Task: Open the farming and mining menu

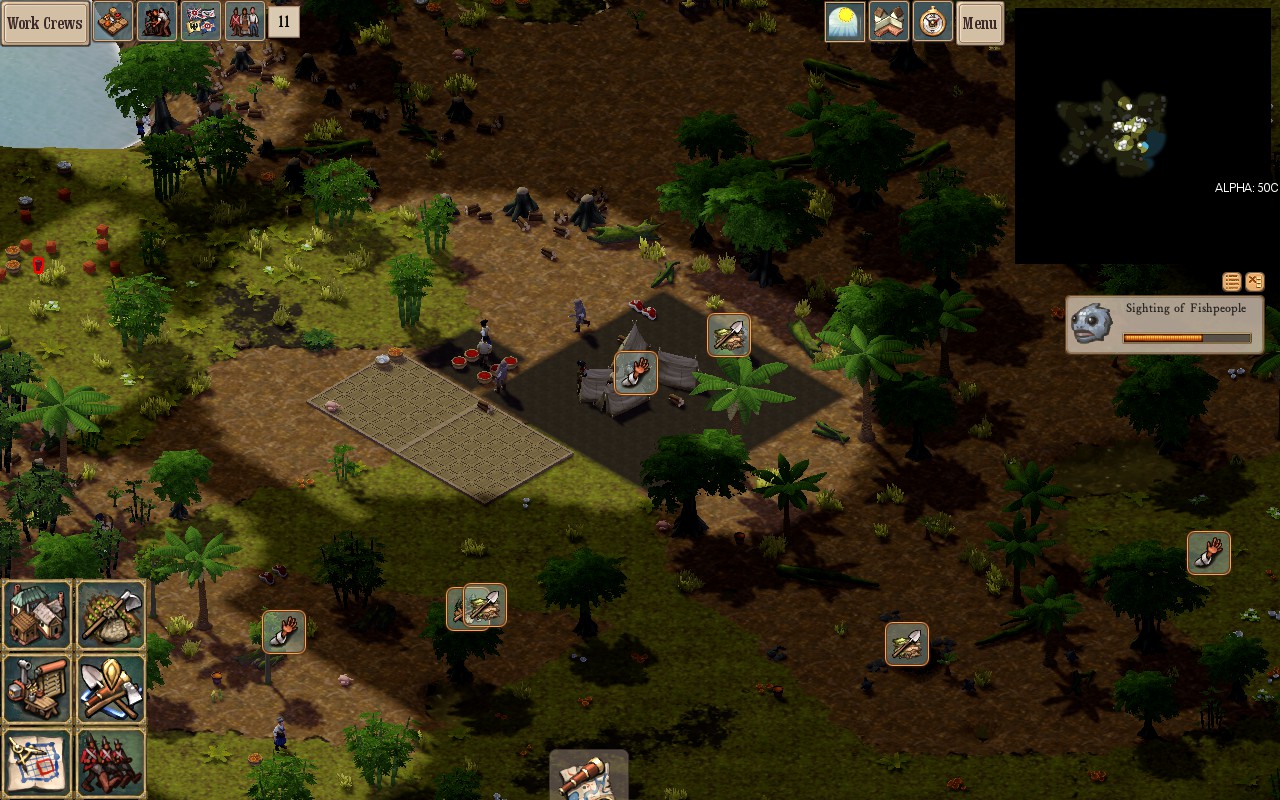Action: 111,615
